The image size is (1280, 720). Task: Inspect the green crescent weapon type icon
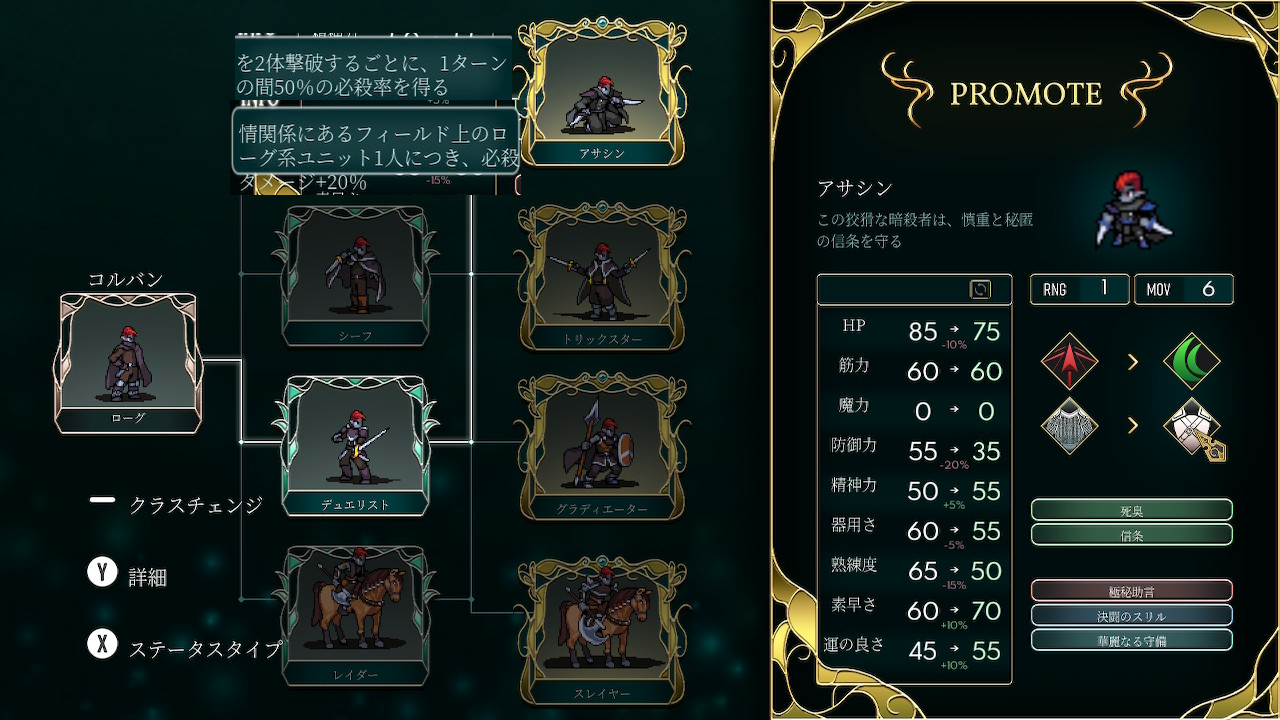point(1191,361)
